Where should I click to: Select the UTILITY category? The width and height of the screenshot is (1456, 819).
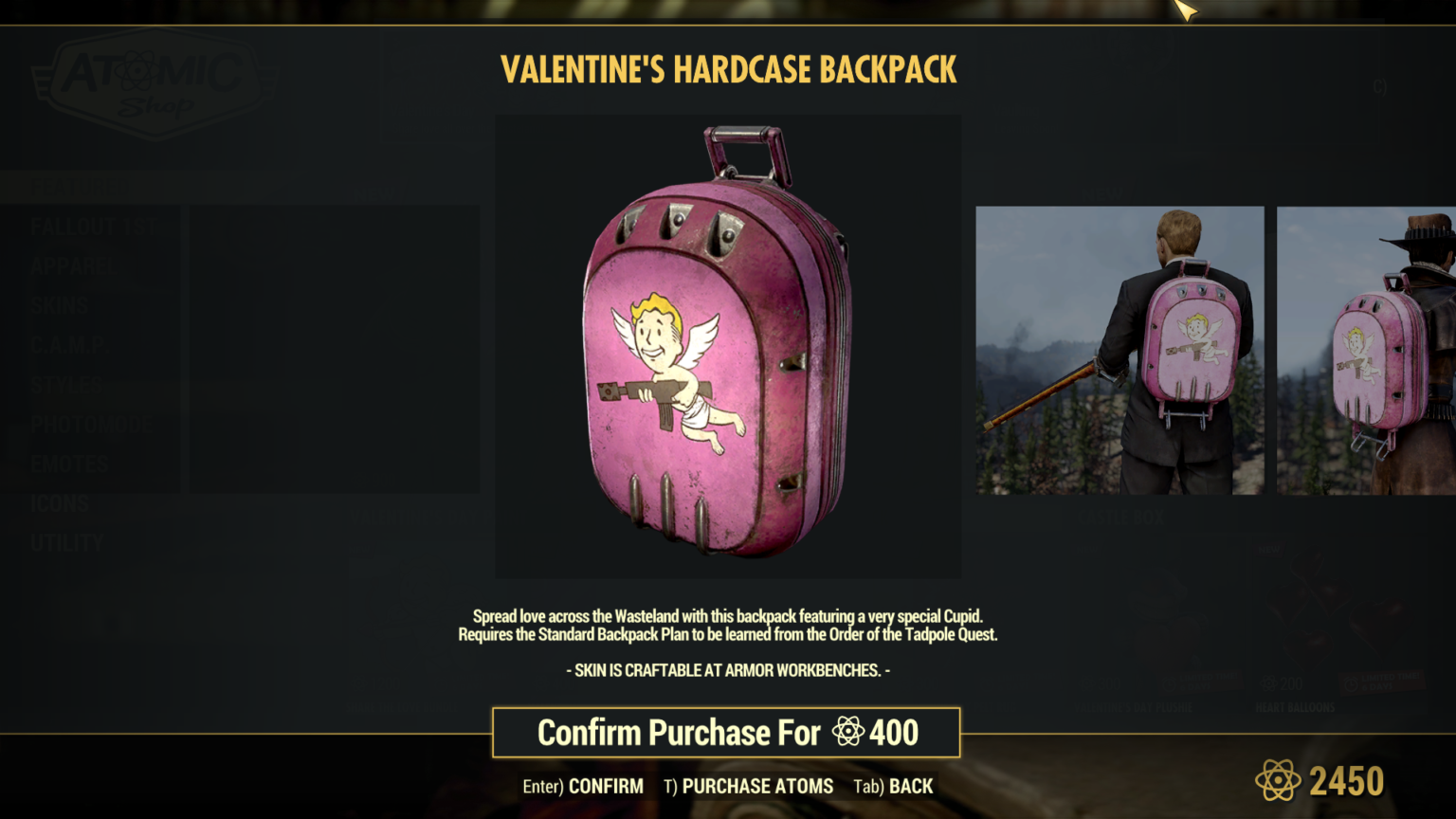(67, 543)
